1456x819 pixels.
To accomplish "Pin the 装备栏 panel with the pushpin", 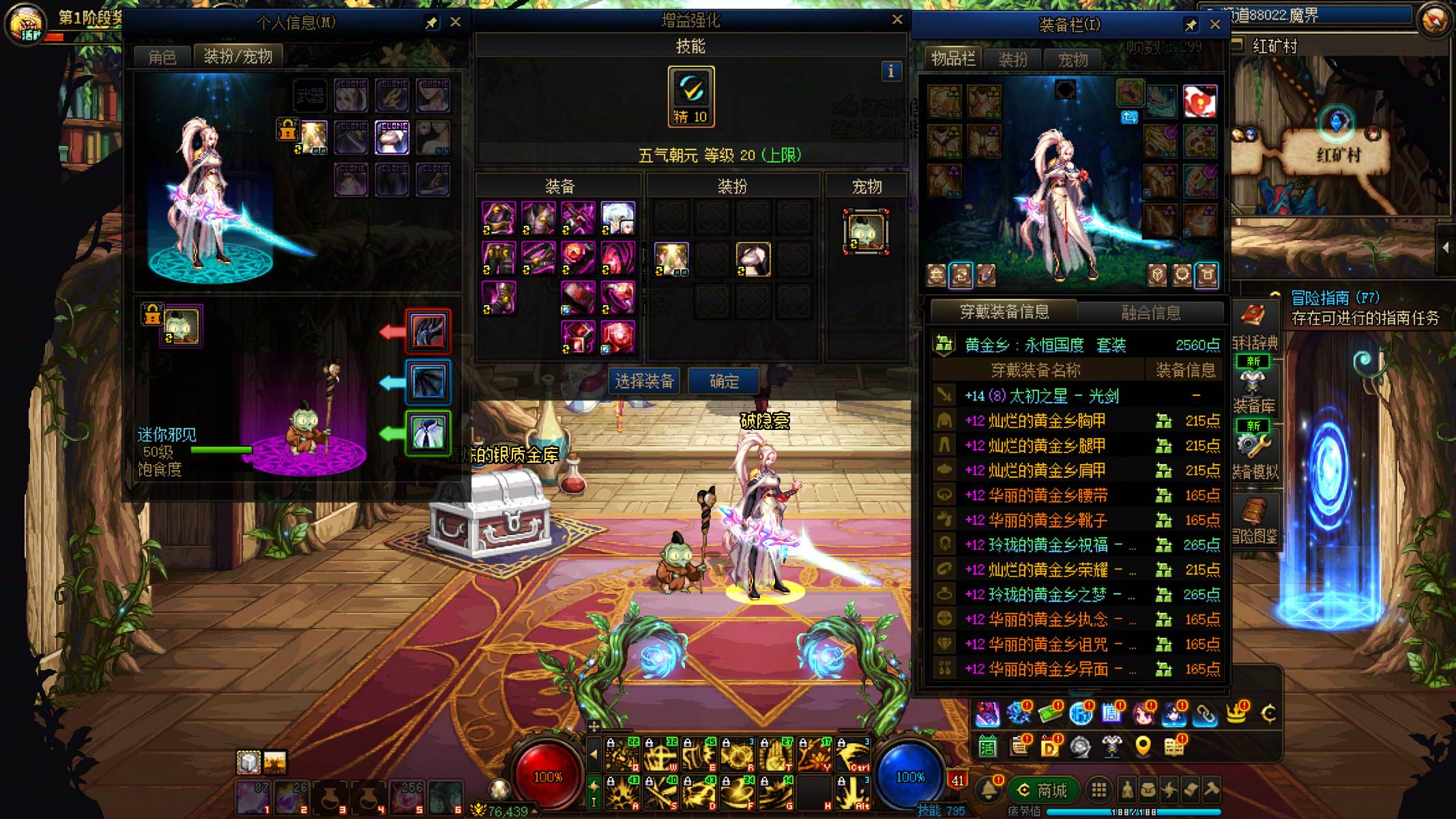I will pos(1191,25).
